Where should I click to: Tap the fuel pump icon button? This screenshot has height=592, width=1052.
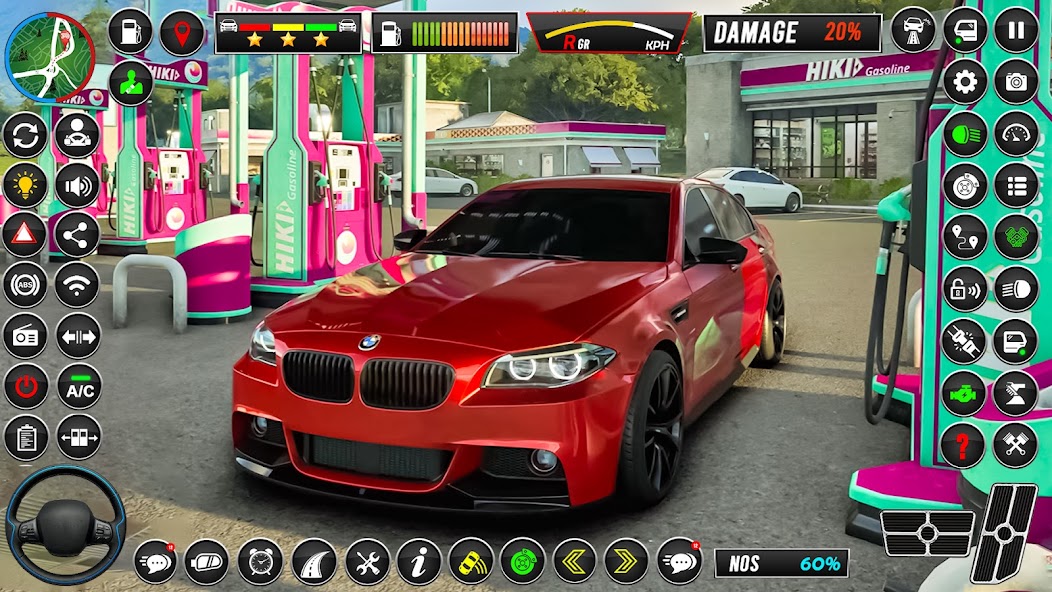click(x=130, y=32)
